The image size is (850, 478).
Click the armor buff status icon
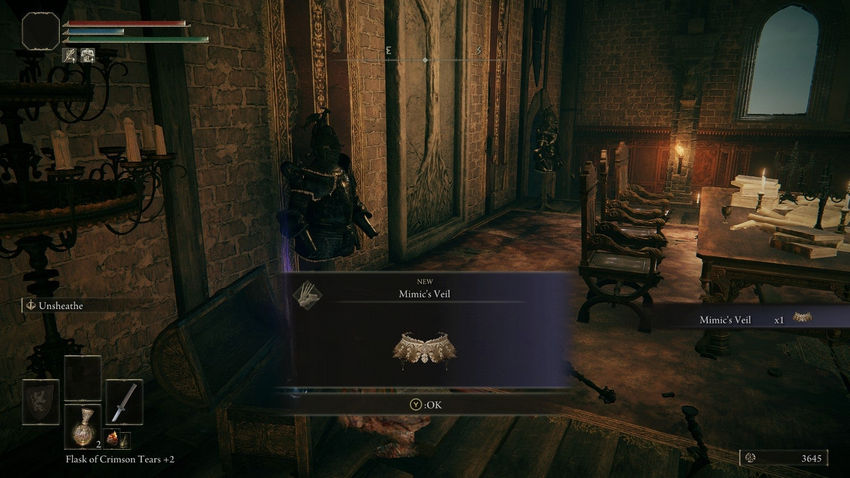click(x=87, y=56)
